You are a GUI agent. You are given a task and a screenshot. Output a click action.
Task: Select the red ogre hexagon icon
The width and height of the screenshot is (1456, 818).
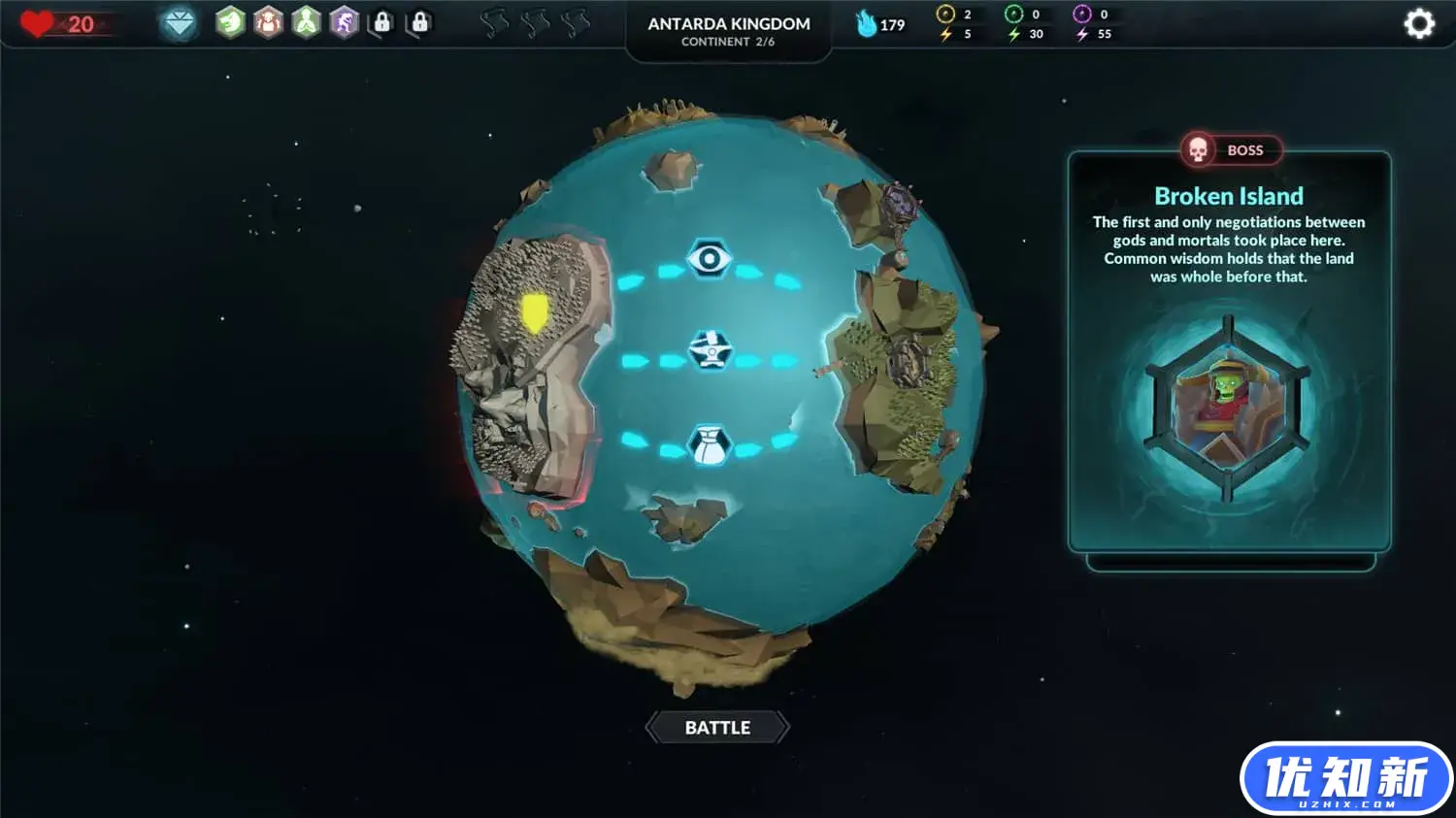268,21
